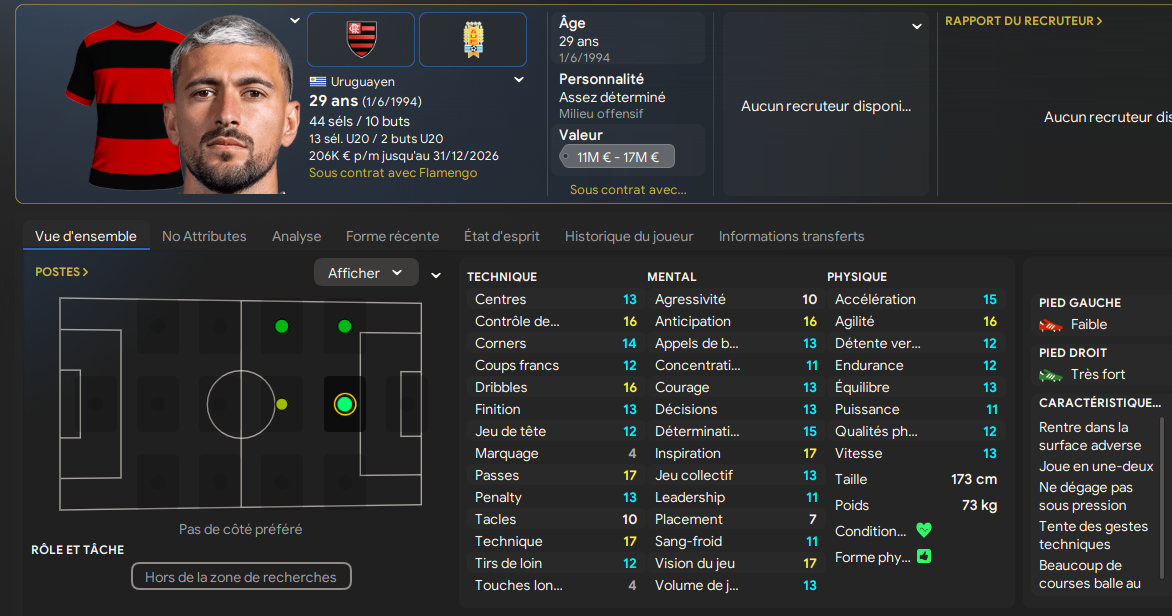Screen dimensions: 1172x616
Task: Click the Hors de la zone de recherches button
Action: point(241,577)
